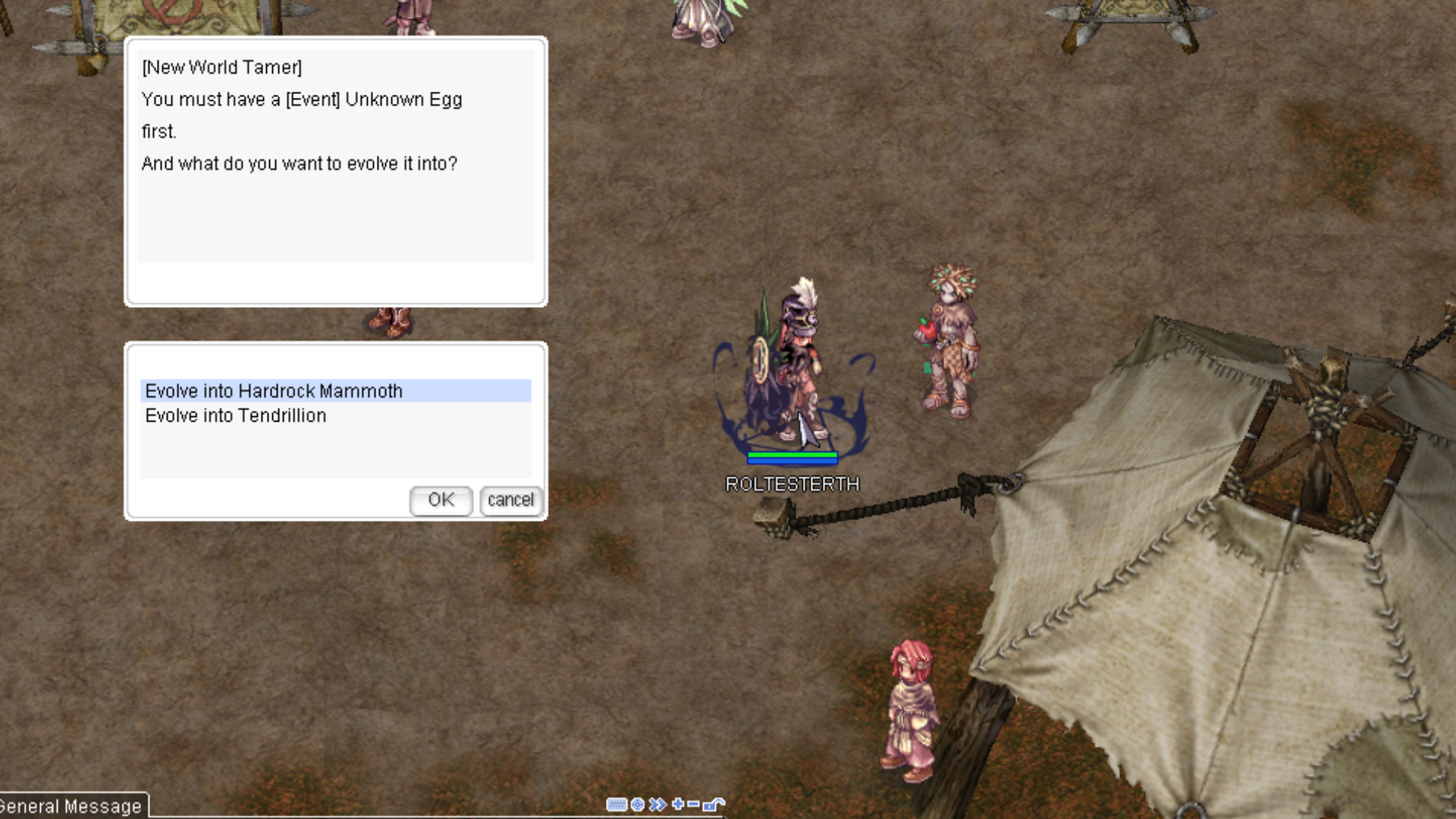Click the double-arrow icon on chat bar
The width and height of the screenshot is (1456, 819).
click(x=657, y=805)
